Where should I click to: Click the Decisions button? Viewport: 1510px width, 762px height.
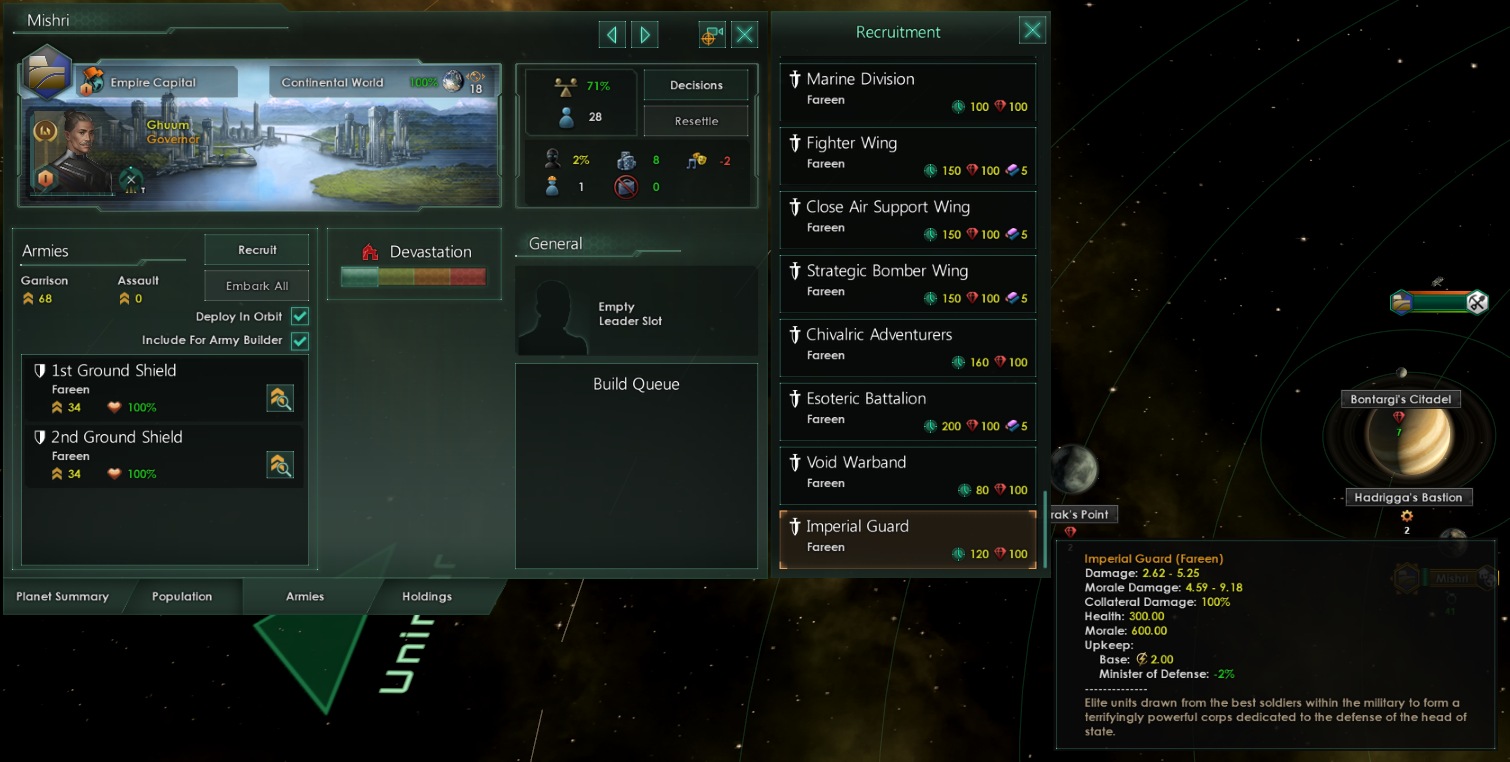tap(696, 85)
